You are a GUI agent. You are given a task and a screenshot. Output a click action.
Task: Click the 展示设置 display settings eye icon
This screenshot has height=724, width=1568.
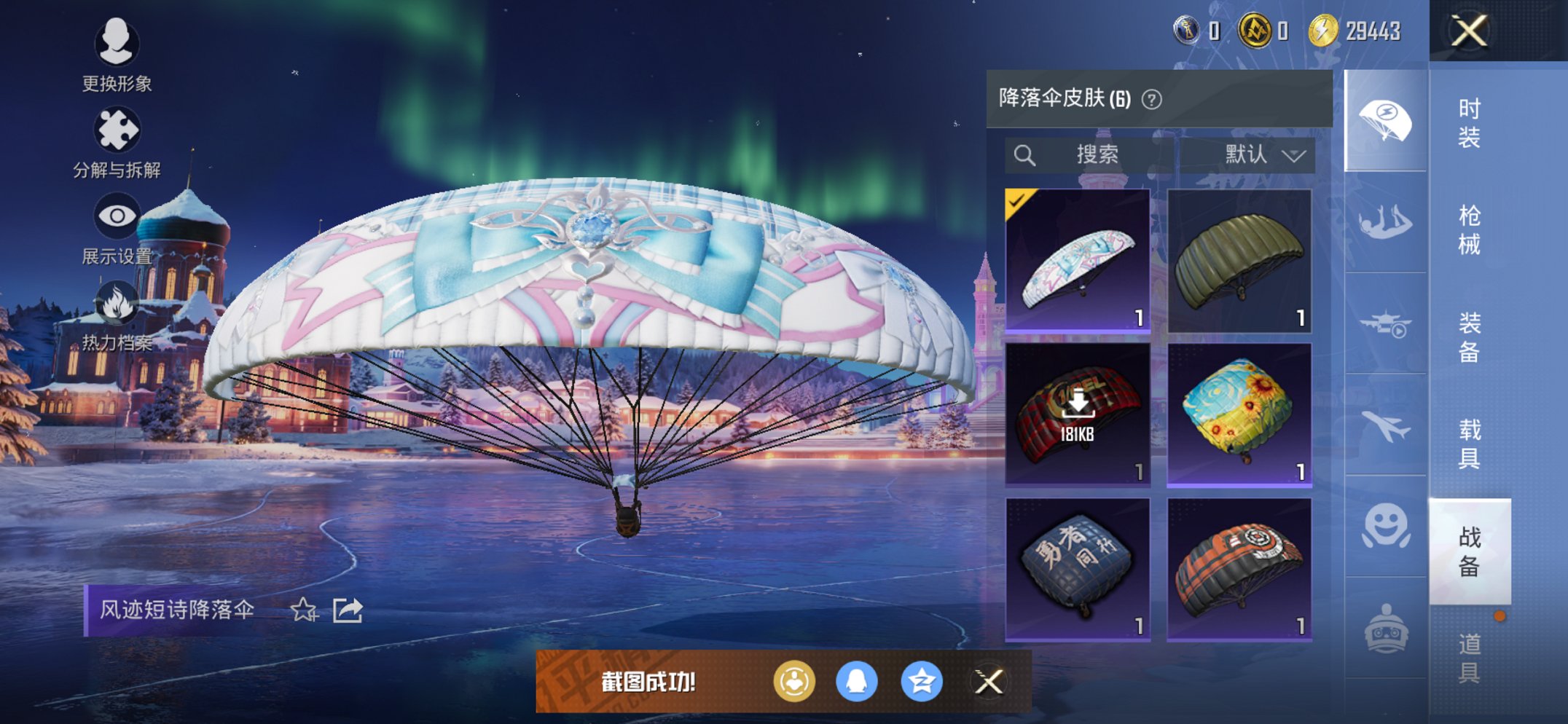(x=117, y=213)
